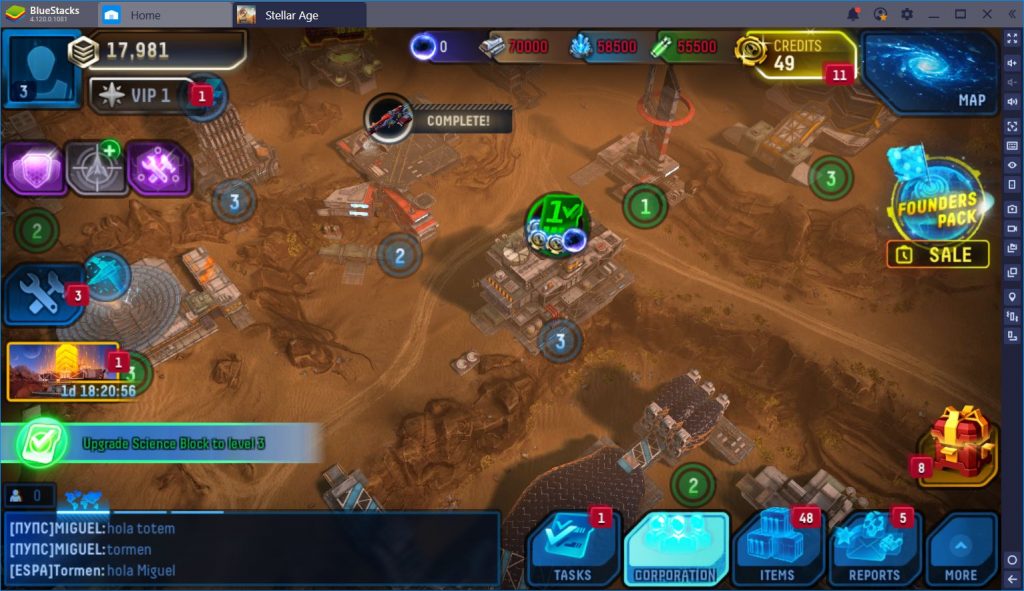Activate the purple shield protection icon
The width and height of the screenshot is (1024, 591).
pyautogui.click(x=34, y=168)
